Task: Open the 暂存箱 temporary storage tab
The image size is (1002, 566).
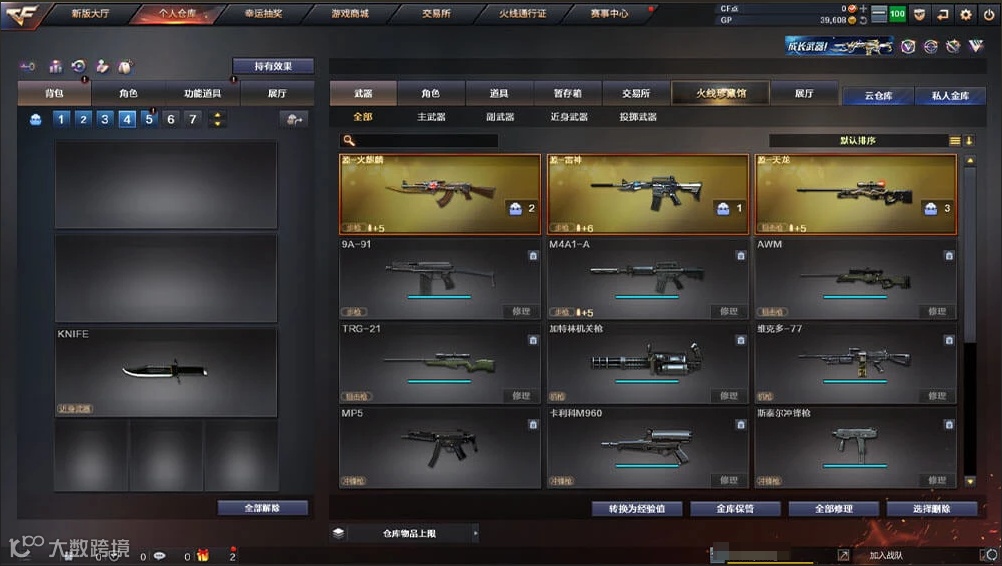Action: 567,93
